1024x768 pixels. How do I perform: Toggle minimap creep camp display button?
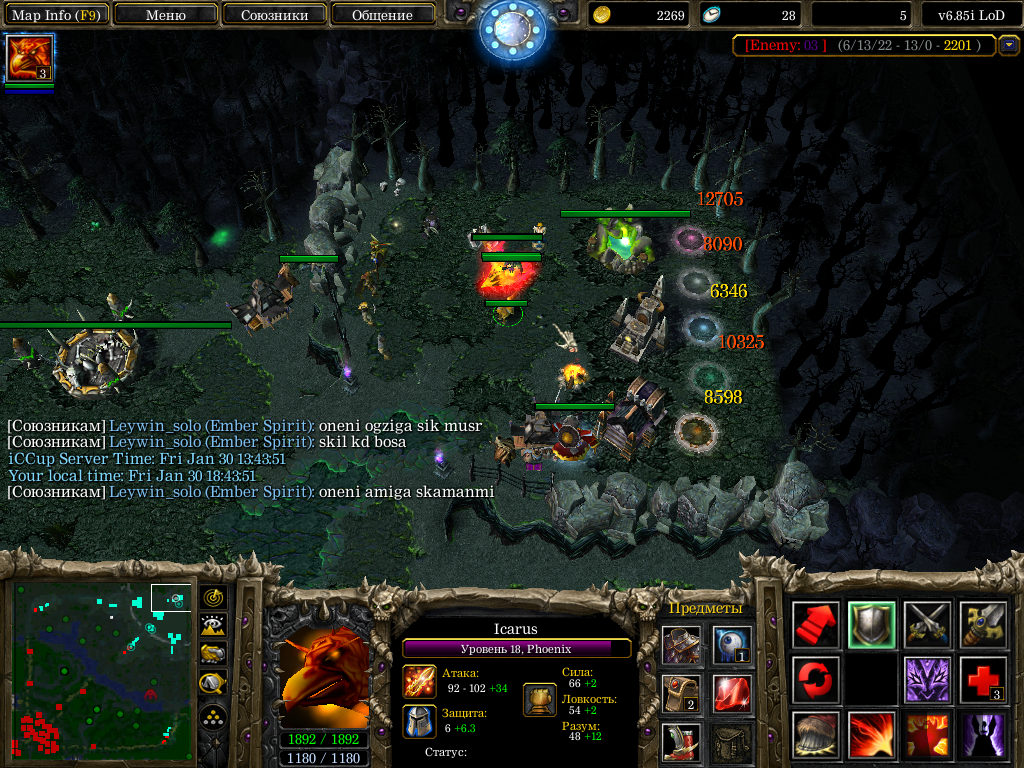coord(214,683)
